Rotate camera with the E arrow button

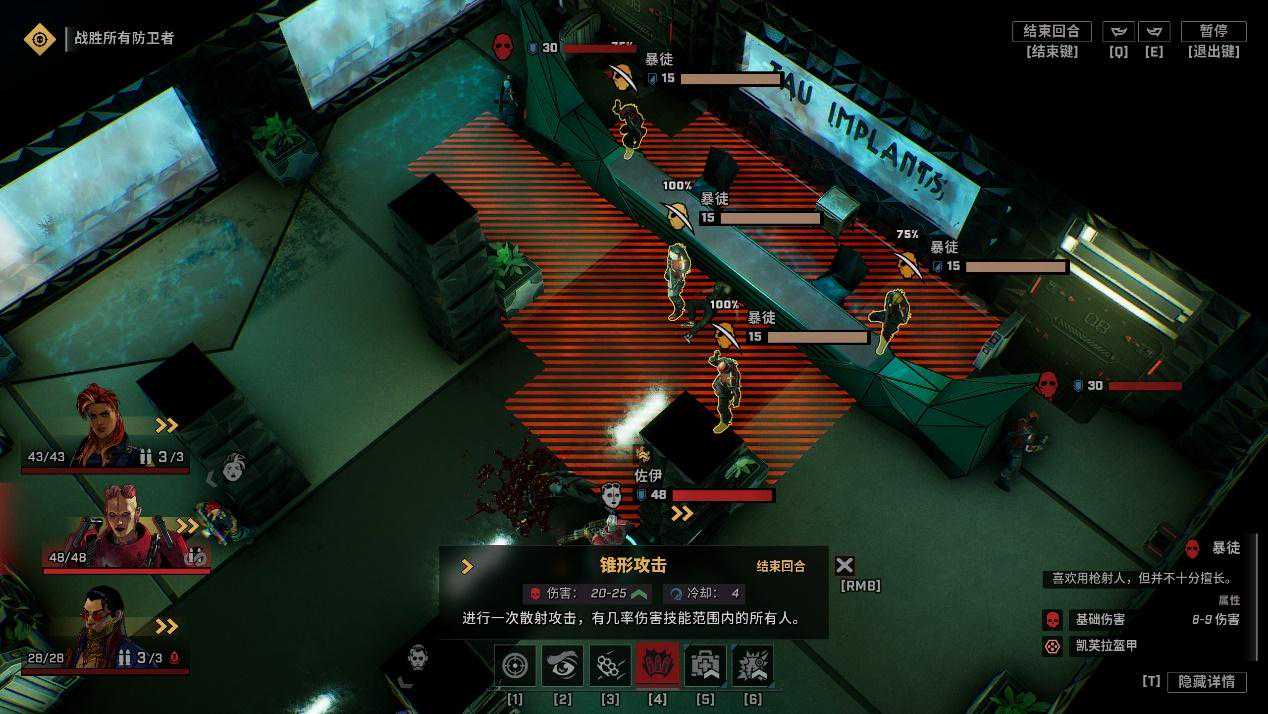click(x=1154, y=31)
